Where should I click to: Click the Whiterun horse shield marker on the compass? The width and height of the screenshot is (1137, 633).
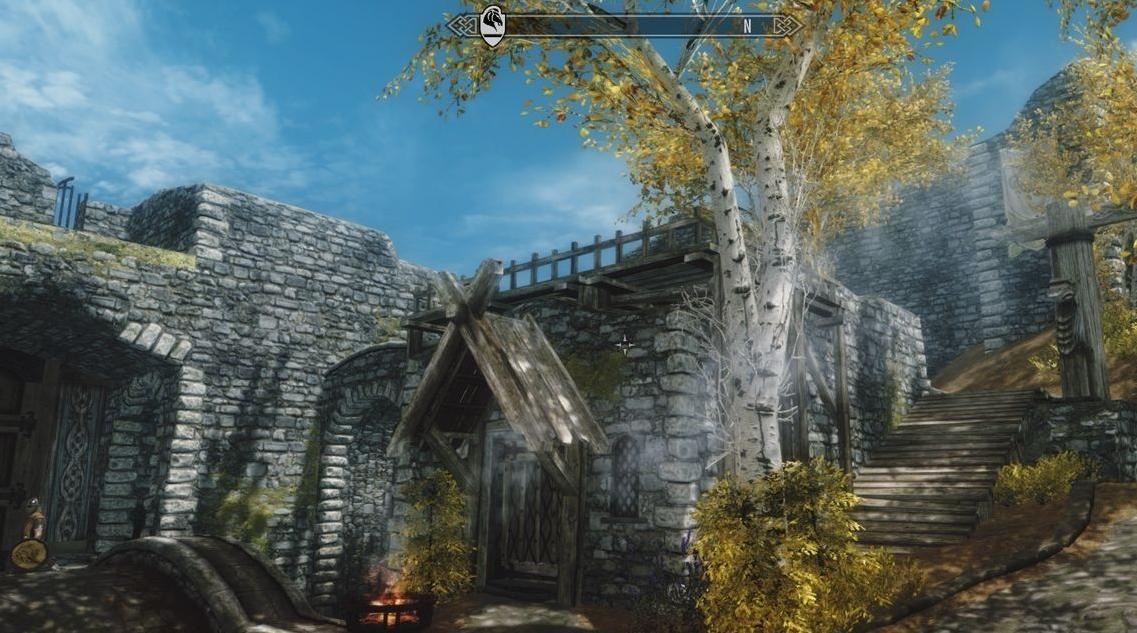tap(492, 24)
